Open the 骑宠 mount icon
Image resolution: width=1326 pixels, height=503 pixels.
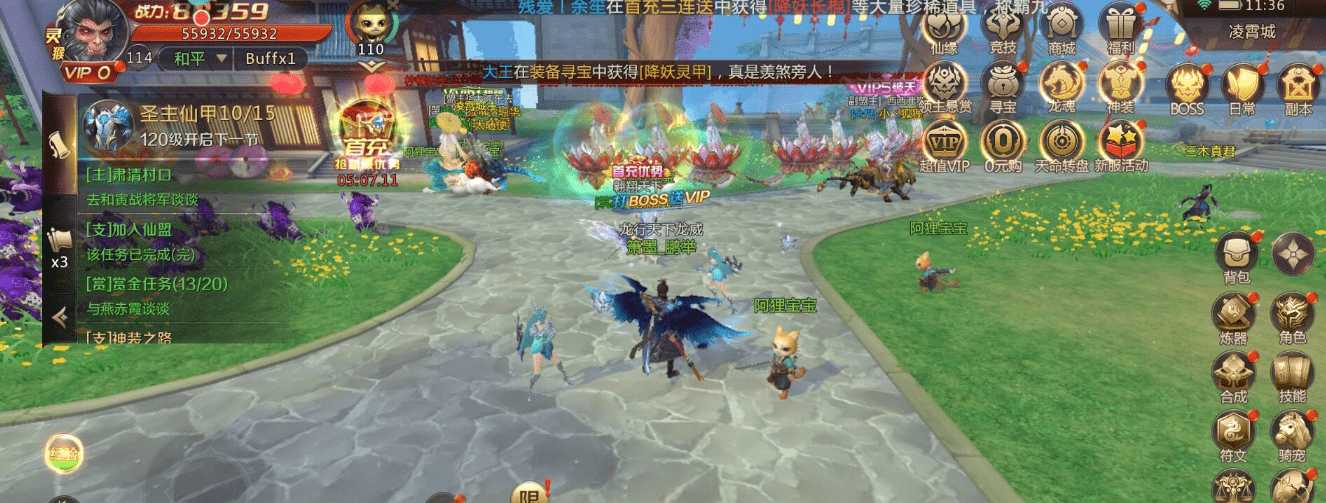[1293, 432]
